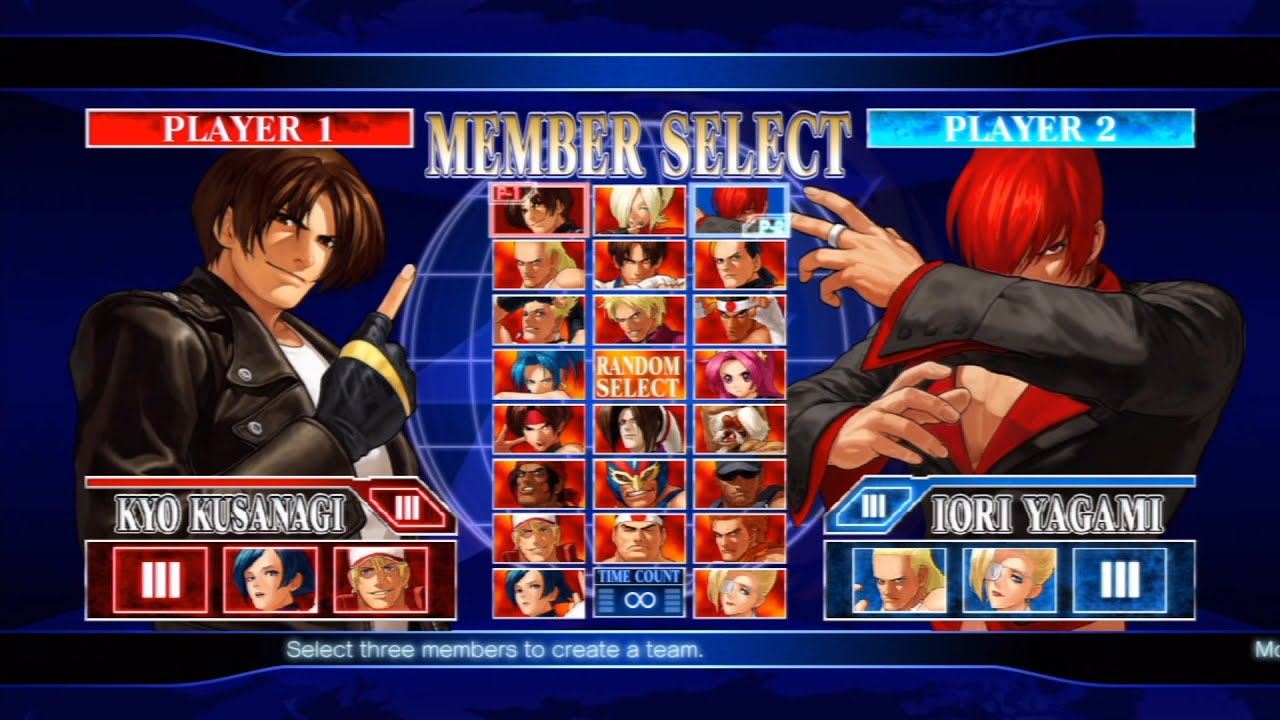Click Elisabeth in Player 1's team slots

point(270,580)
